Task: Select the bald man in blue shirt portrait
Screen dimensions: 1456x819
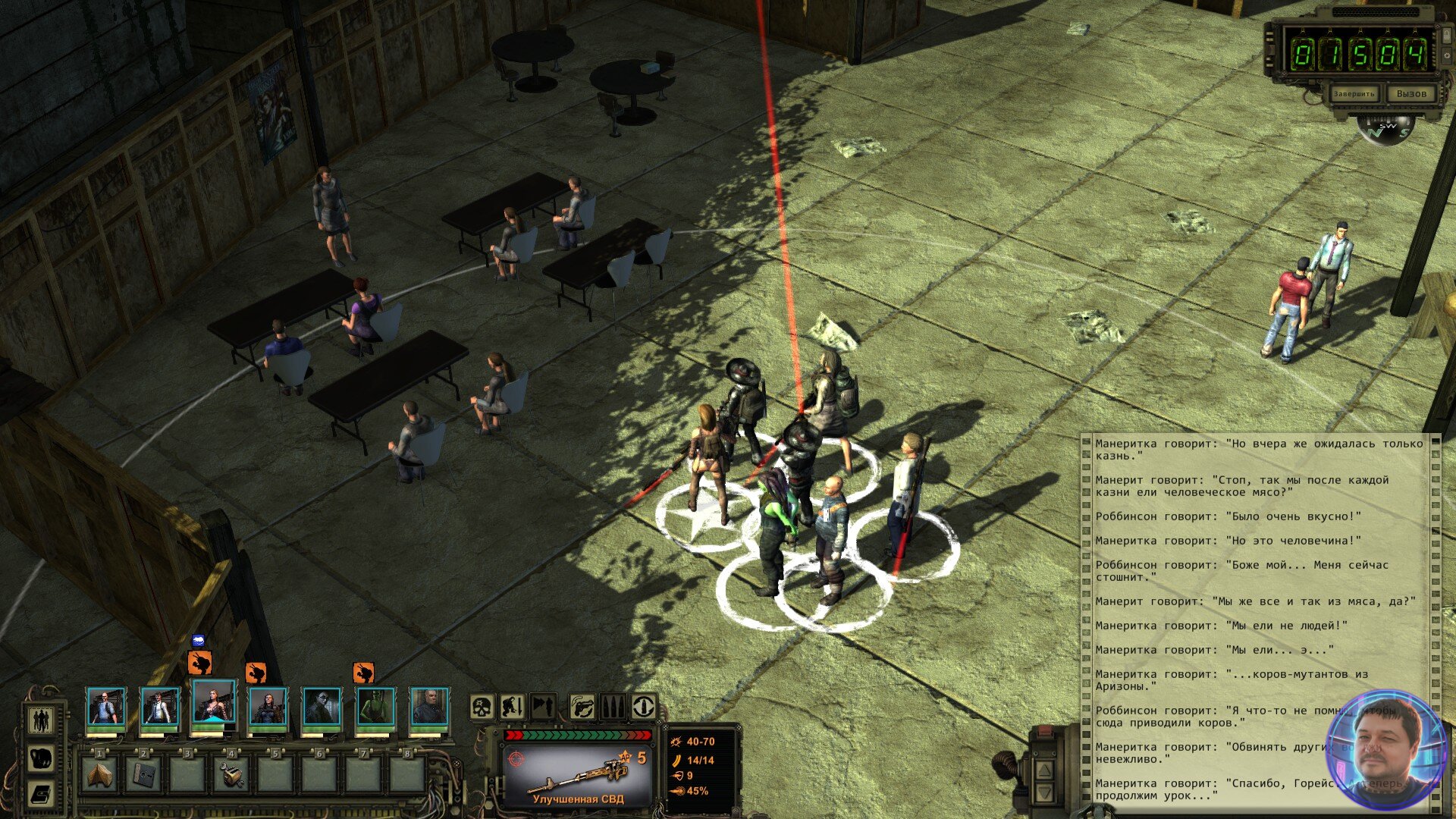Action: coord(105,707)
